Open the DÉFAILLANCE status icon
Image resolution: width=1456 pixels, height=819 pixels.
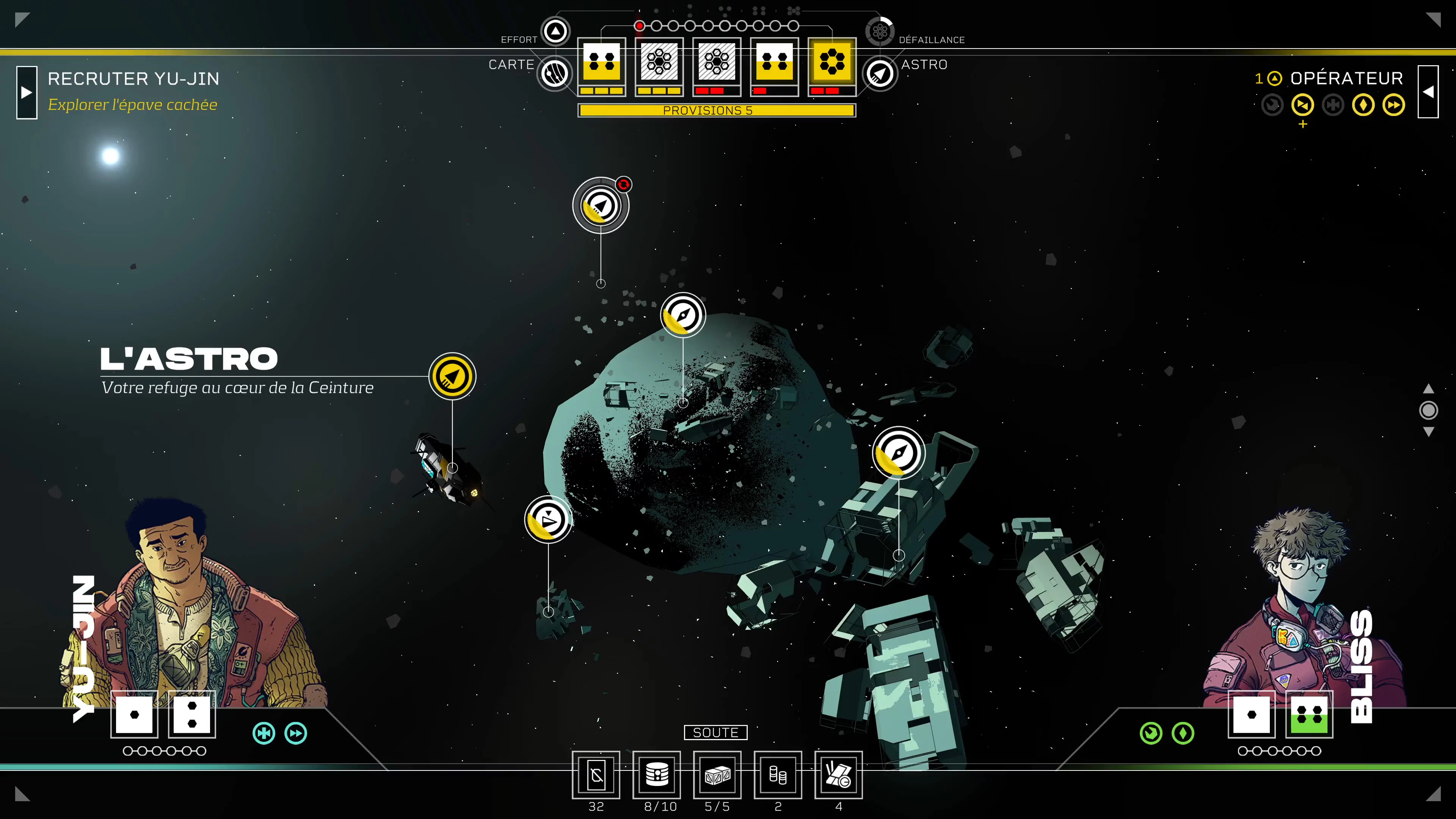pyautogui.click(x=880, y=31)
